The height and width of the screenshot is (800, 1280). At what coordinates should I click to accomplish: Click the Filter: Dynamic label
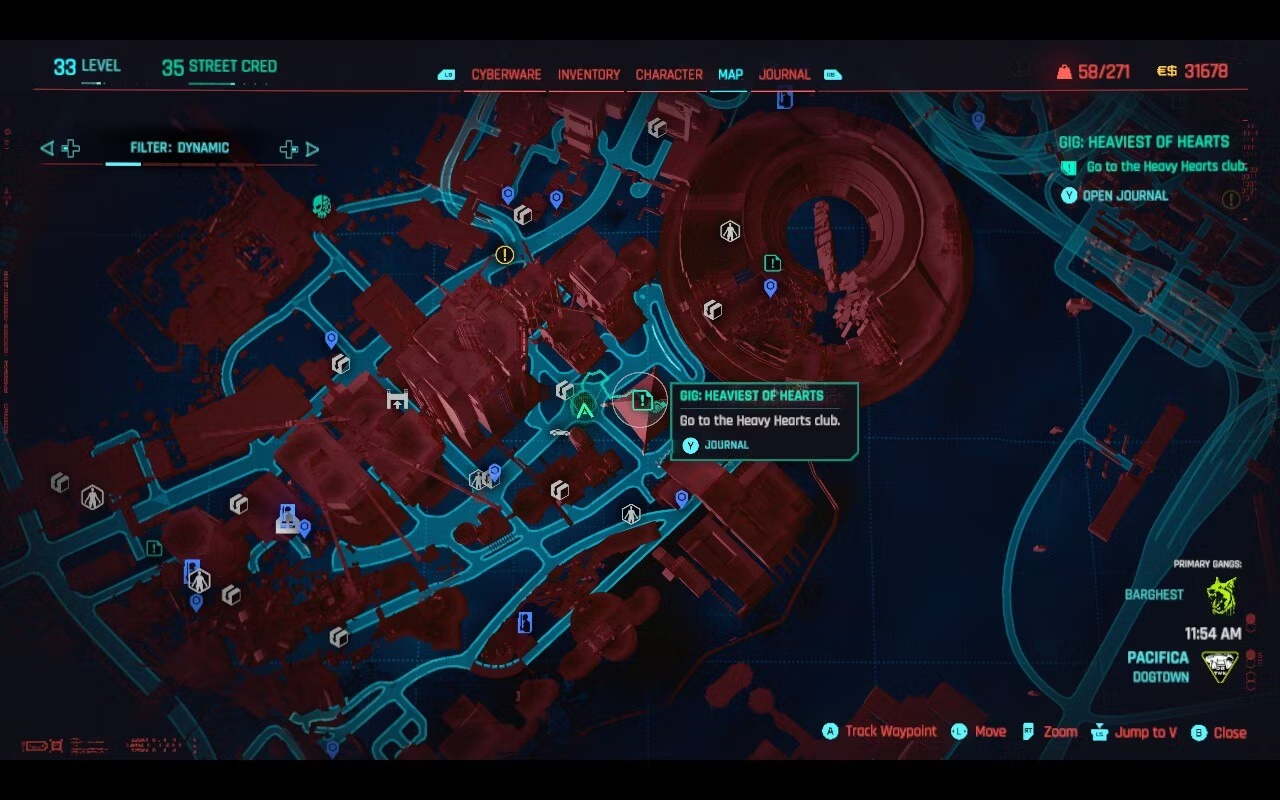[x=180, y=148]
